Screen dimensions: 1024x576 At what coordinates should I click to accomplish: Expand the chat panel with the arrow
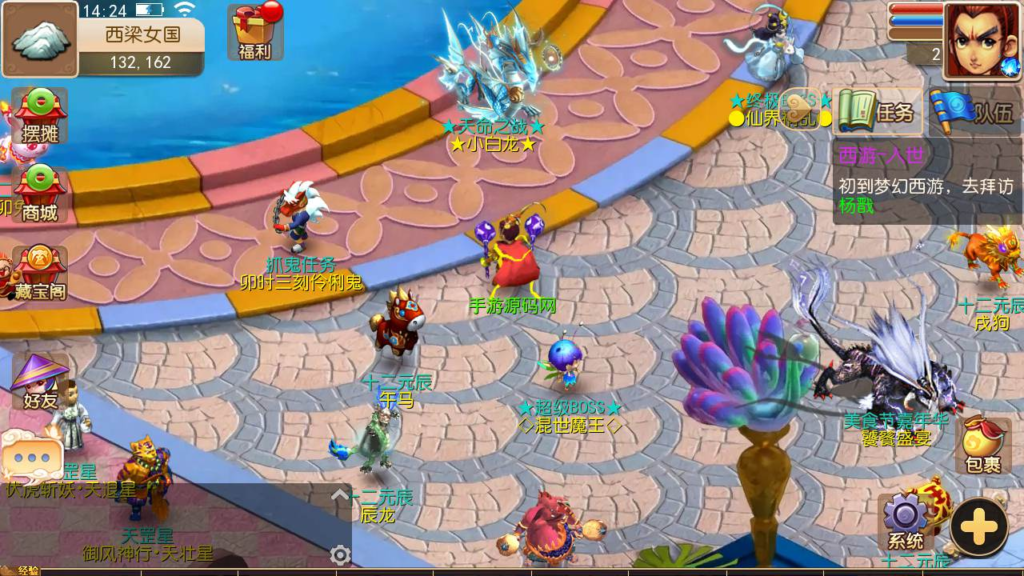pos(340,495)
